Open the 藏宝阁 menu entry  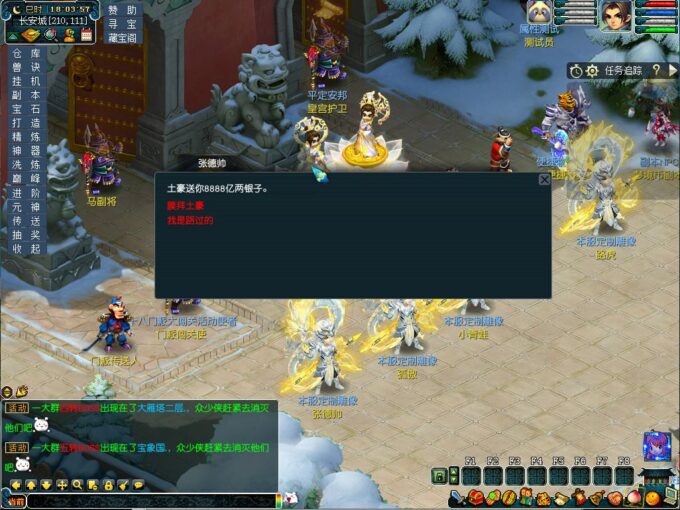(123, 38)
